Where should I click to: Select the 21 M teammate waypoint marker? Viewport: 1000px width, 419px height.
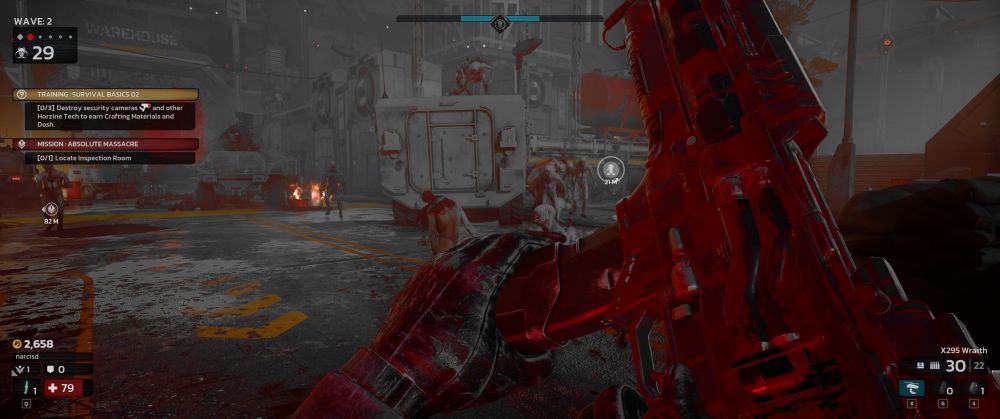pyautogui.click(x=610, y=167)
